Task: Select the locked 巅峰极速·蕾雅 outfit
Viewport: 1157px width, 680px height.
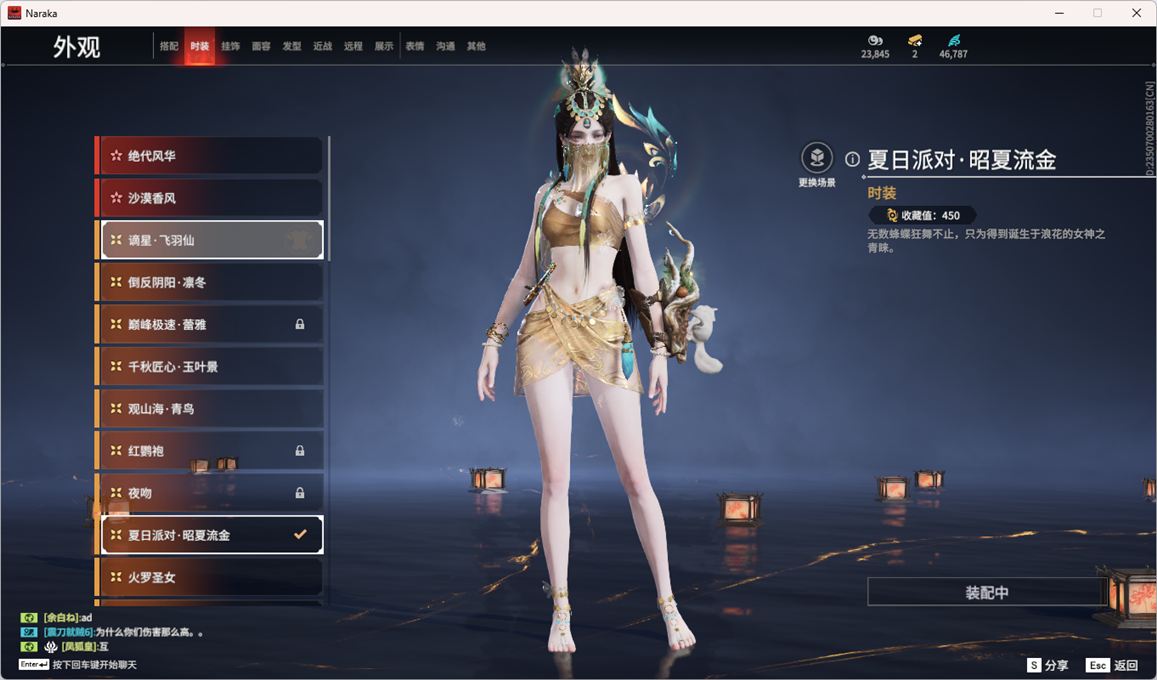Action: 210,324
